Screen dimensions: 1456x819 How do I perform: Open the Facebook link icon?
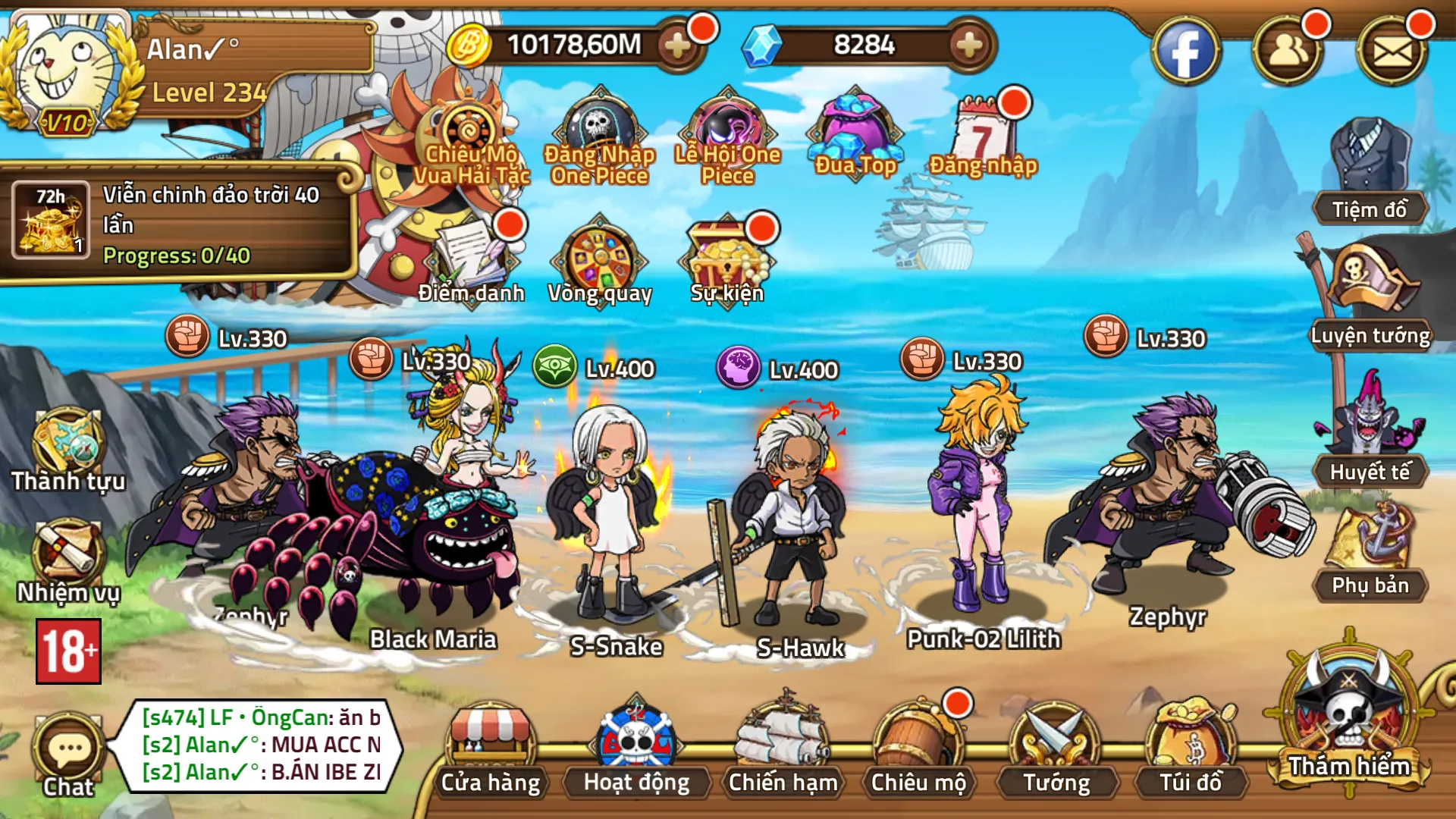point(1185,52)
